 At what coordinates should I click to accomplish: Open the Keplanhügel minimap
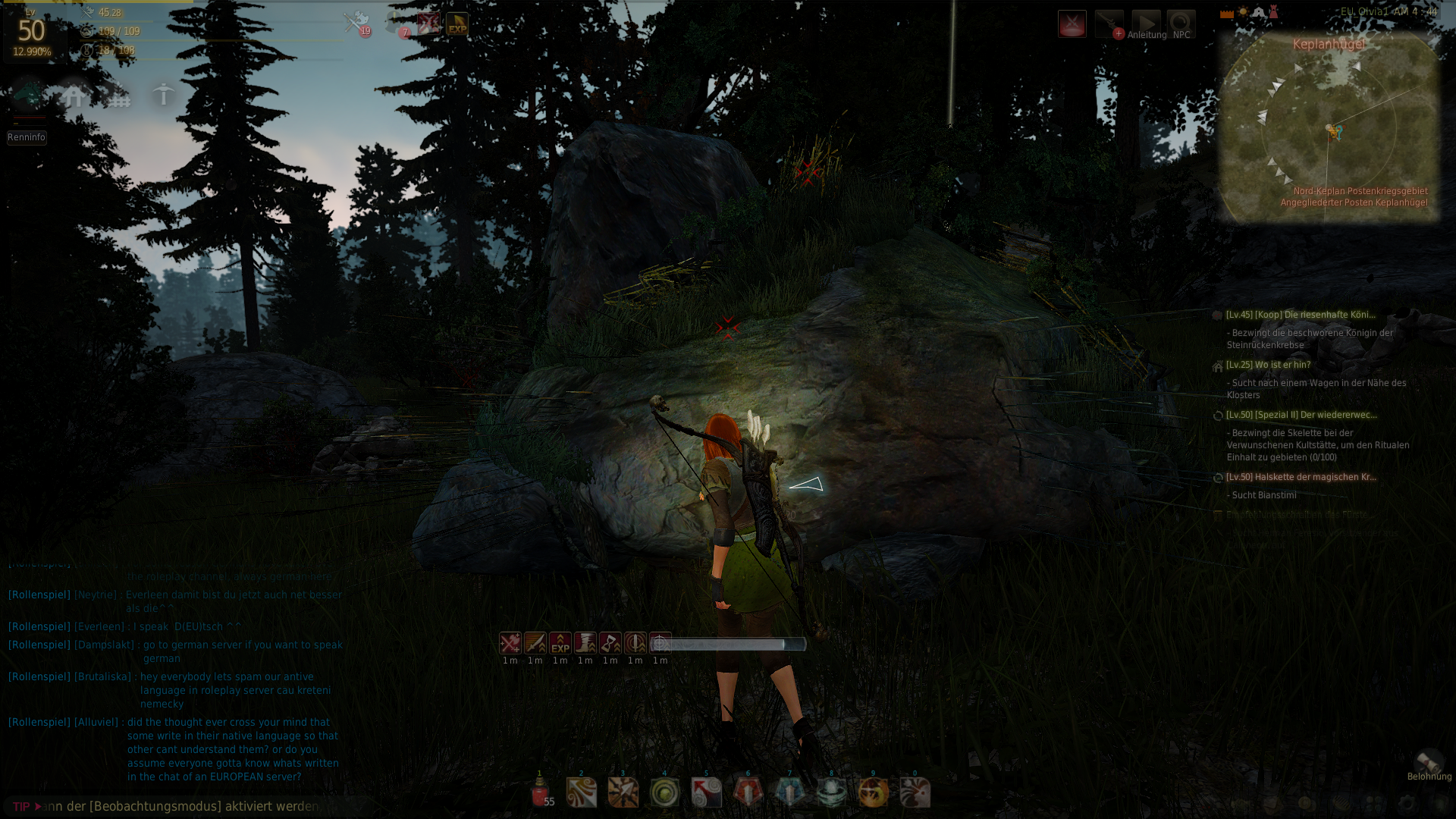pos(1329,129)
